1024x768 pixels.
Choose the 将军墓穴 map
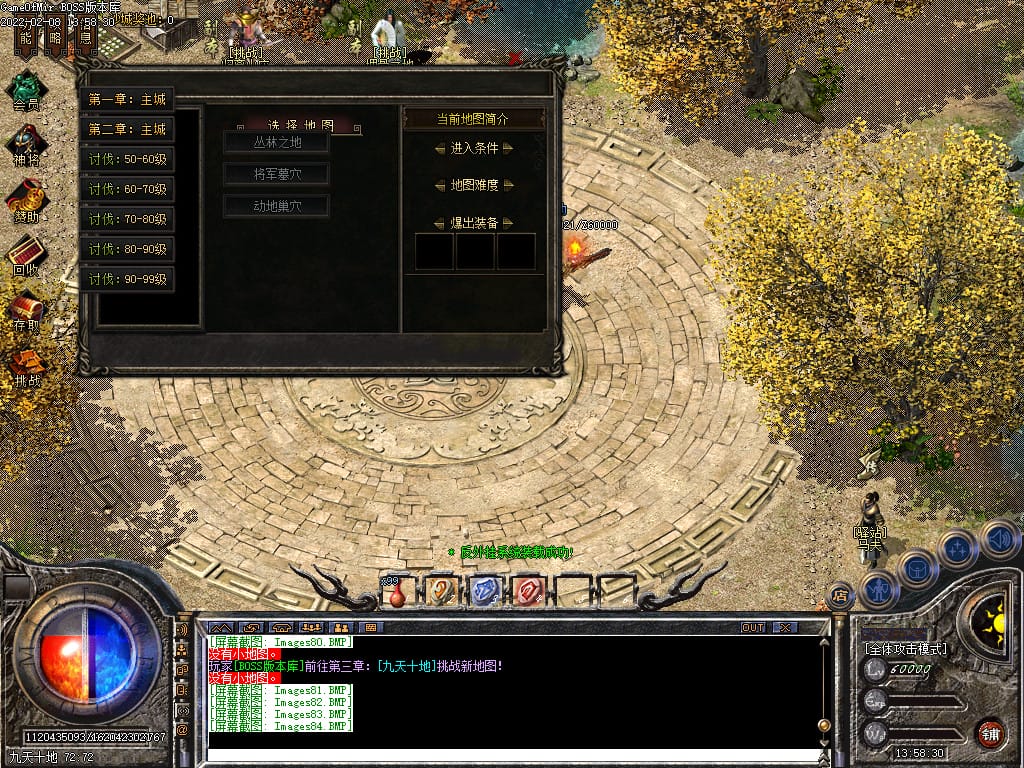(276, 174)
